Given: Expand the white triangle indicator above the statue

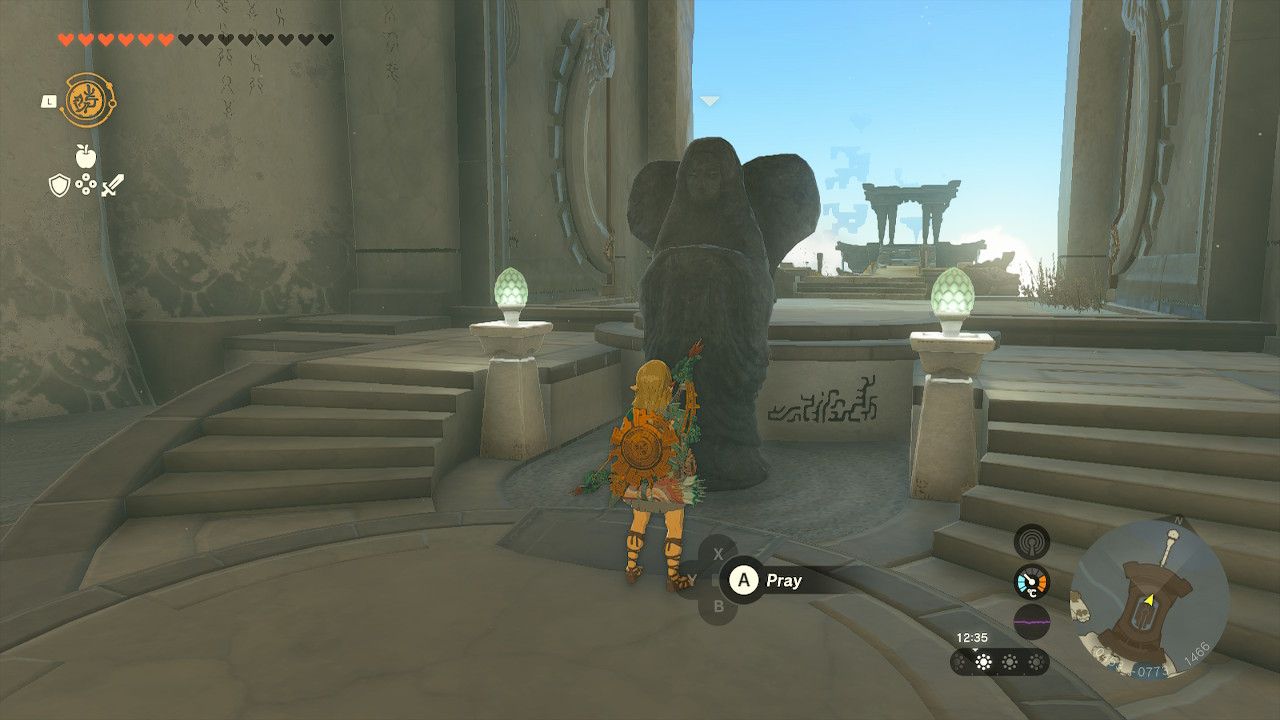Looking at the screenshot, I should tap(710, 100).
